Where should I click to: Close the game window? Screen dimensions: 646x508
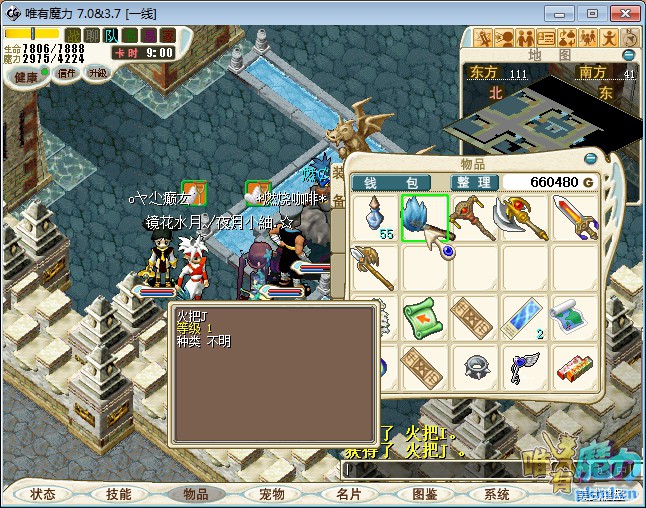coord(622,12)
